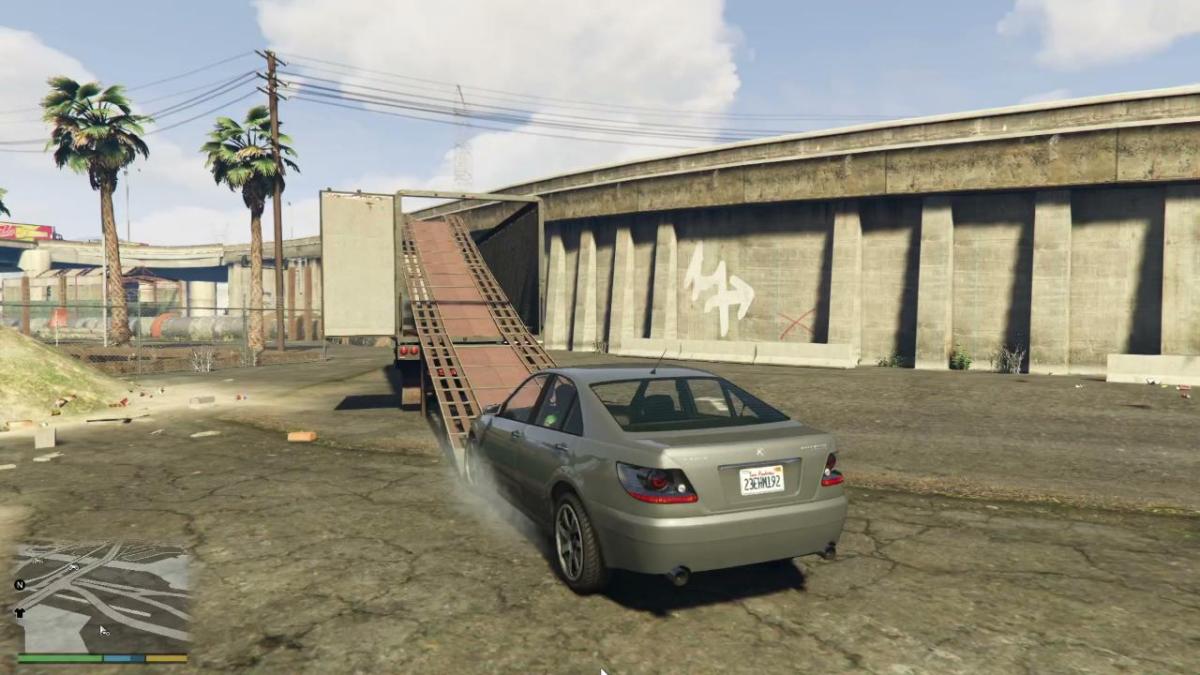Click the North compass marker on minimap
Screen dimensions: 1200x675
(20, 584)
